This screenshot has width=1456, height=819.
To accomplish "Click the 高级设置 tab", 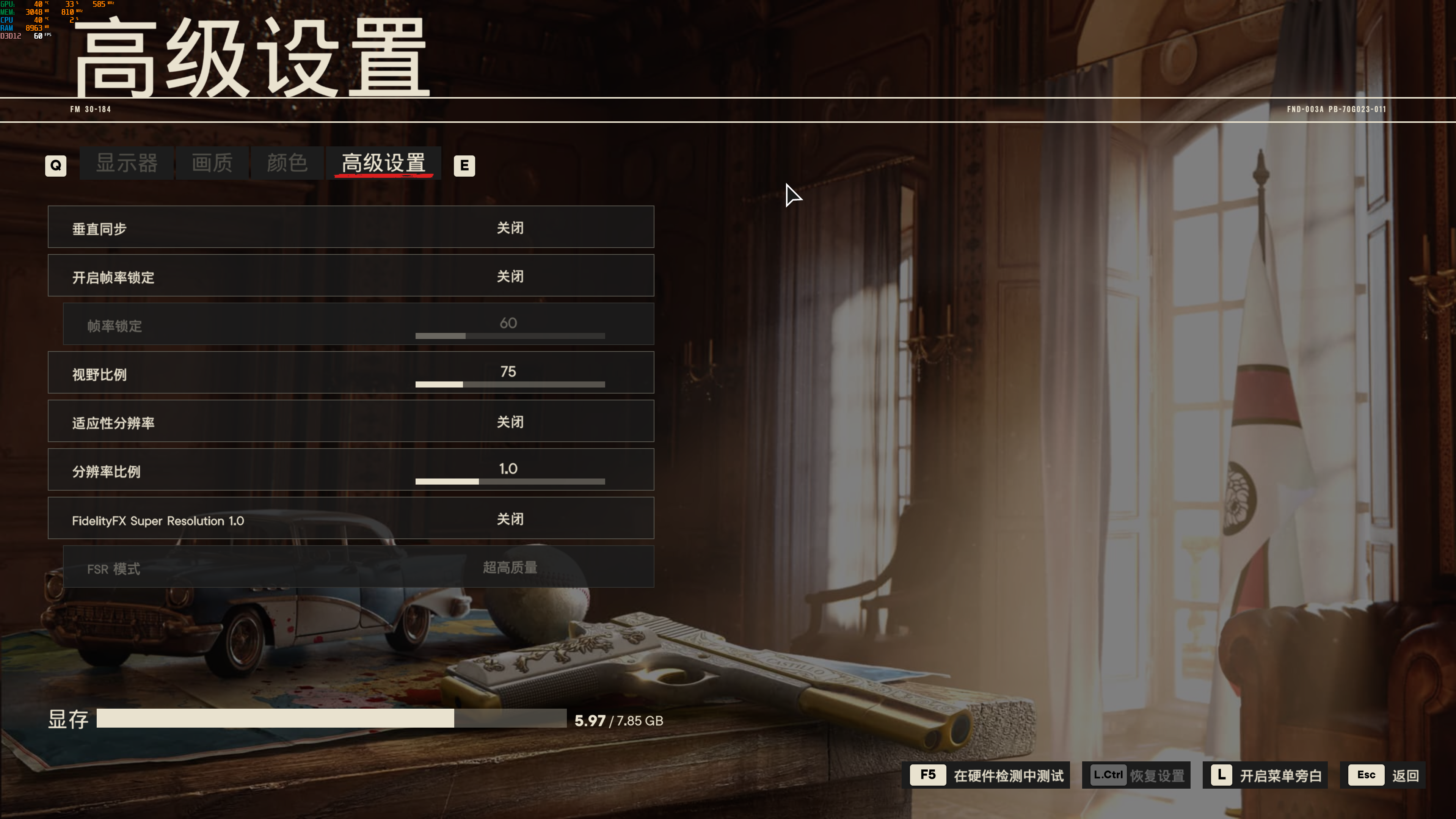I will pos(383,163).
